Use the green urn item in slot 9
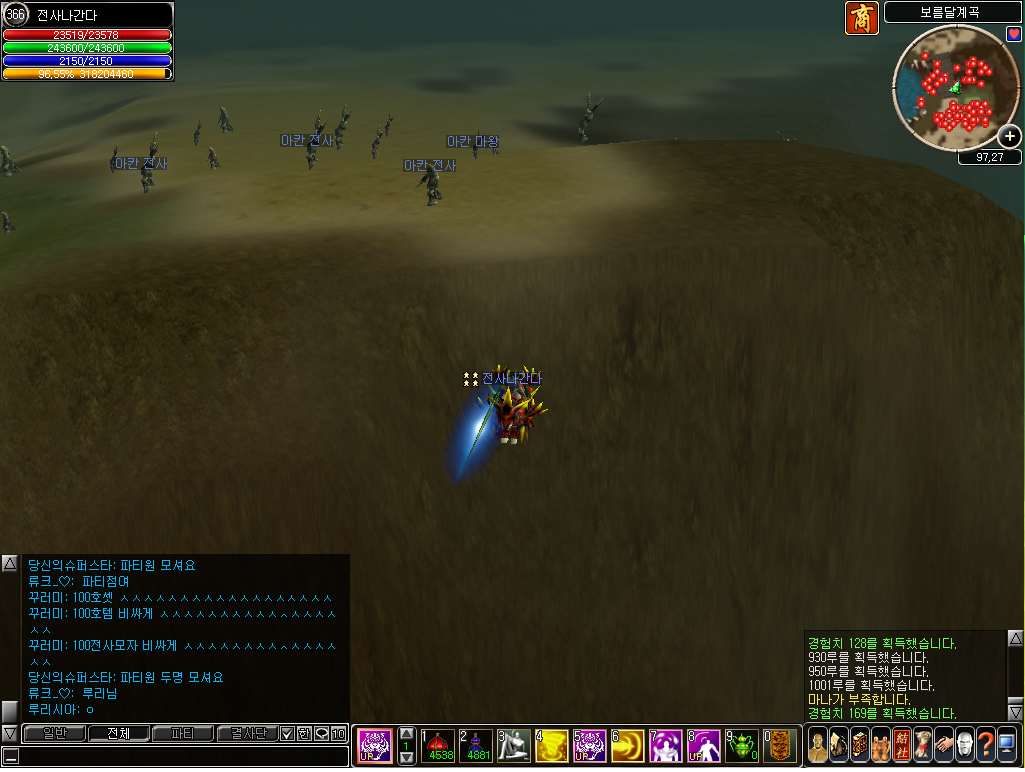The image size is (1025, 772). tap(742, 745)
